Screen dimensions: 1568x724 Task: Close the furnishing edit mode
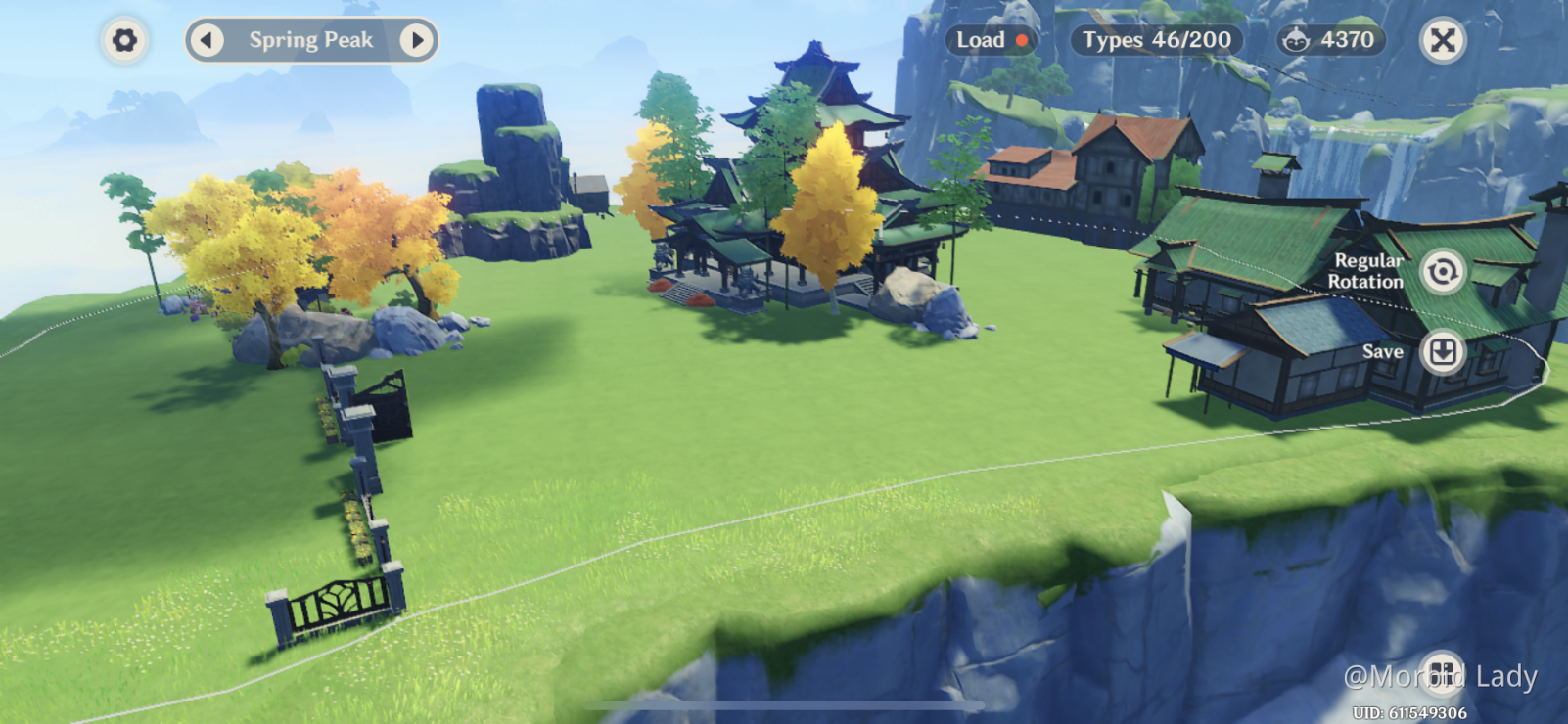pos(1442,40)
